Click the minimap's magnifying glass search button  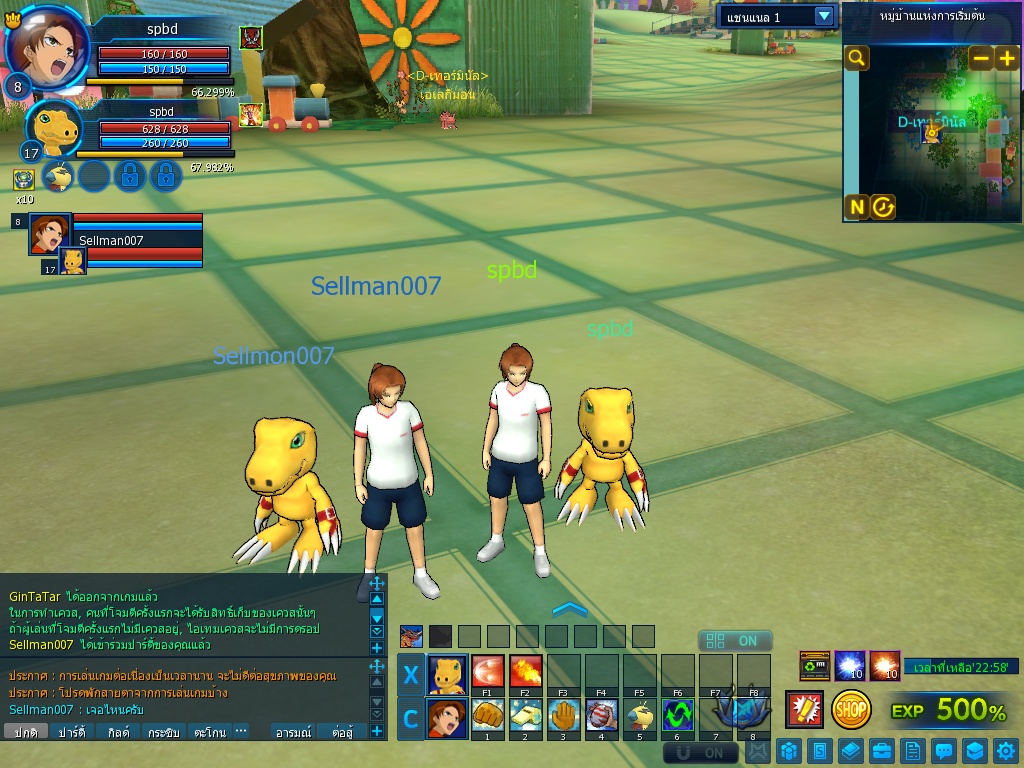point(857,58)
